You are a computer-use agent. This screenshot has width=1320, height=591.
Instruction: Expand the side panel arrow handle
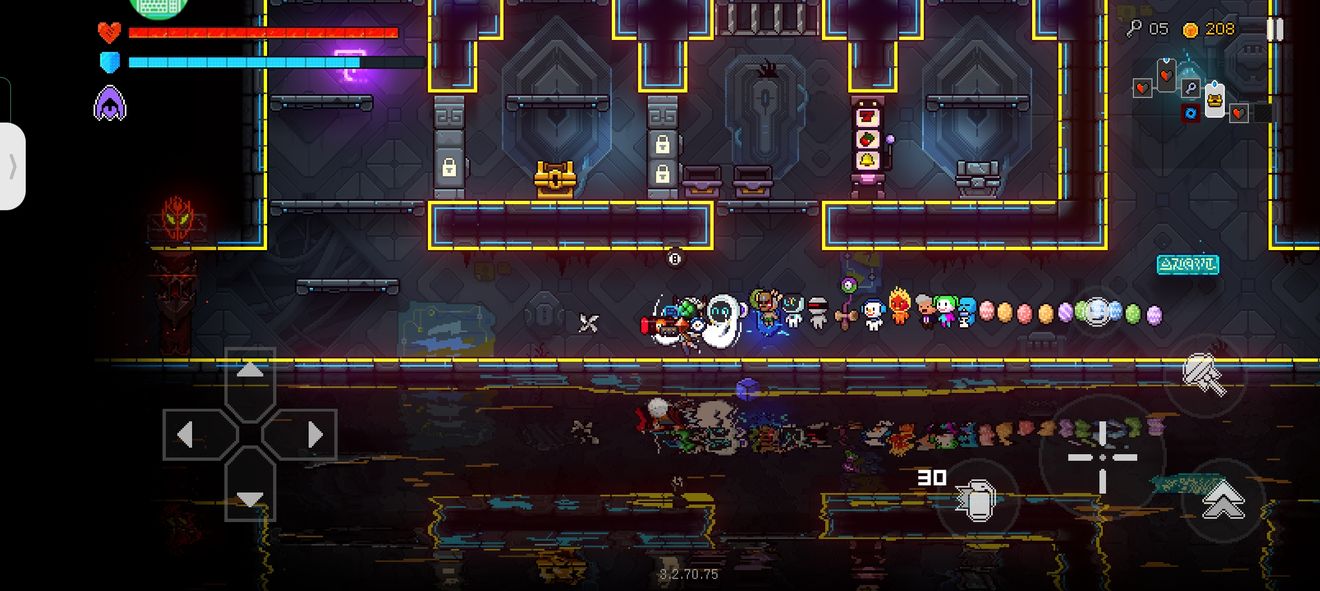tap(12, 166)
